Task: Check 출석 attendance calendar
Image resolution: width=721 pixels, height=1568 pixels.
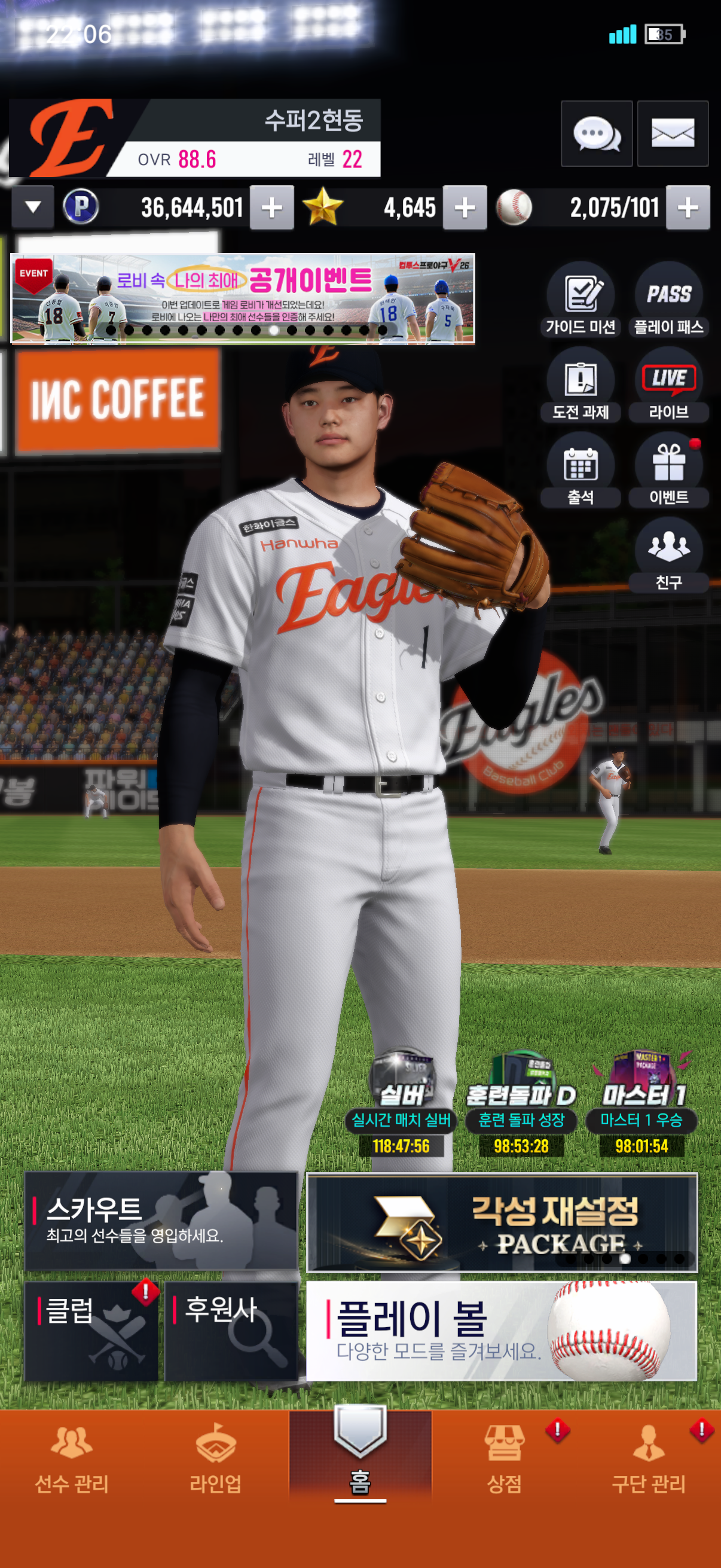Action: pyautogui.click(x=581, y=471)
